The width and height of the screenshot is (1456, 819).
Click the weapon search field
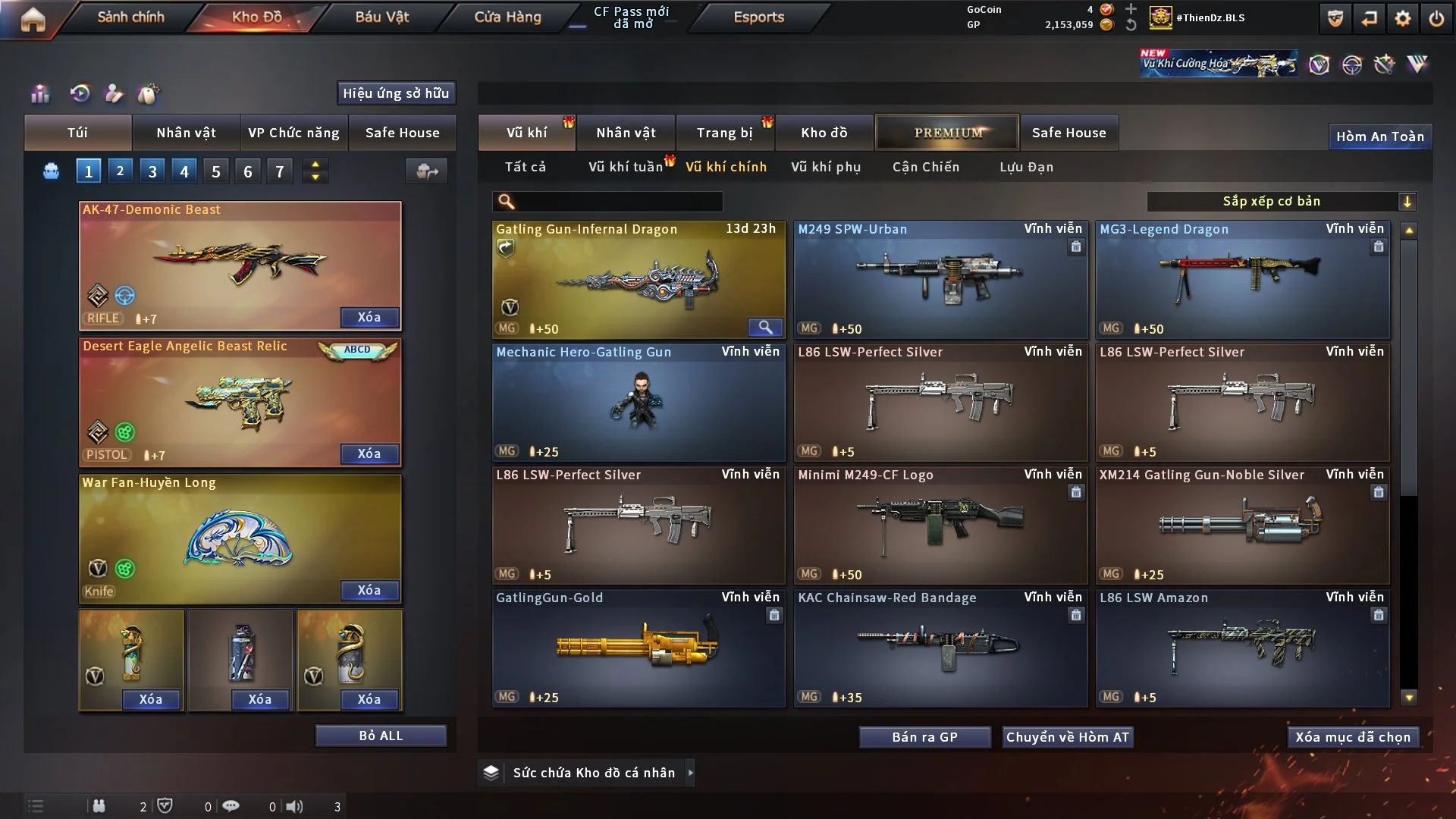tap(618, 201)
